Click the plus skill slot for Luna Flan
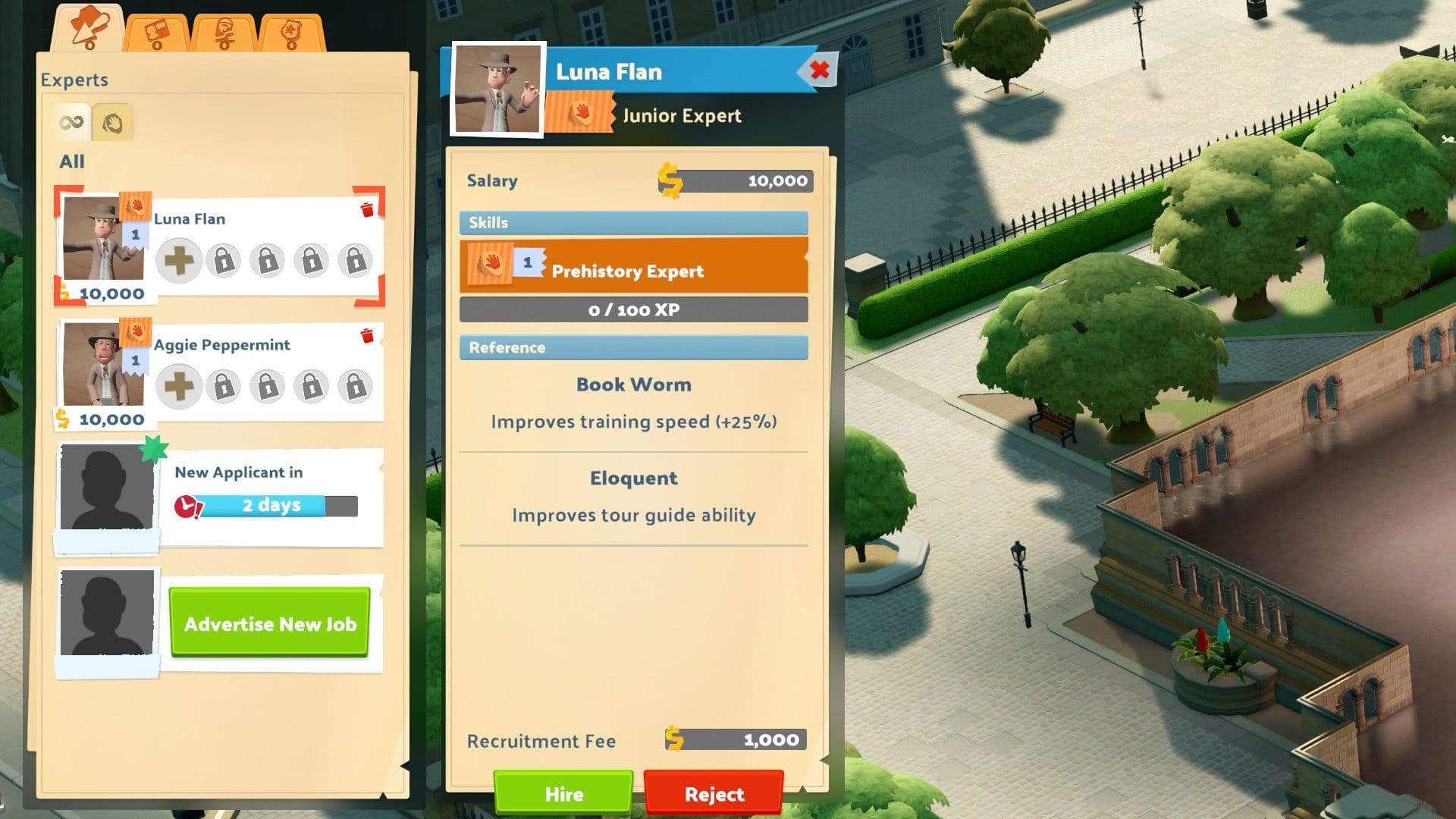Screen dimensions: 1456x819 pyautogui.click(x=180, y=260)
